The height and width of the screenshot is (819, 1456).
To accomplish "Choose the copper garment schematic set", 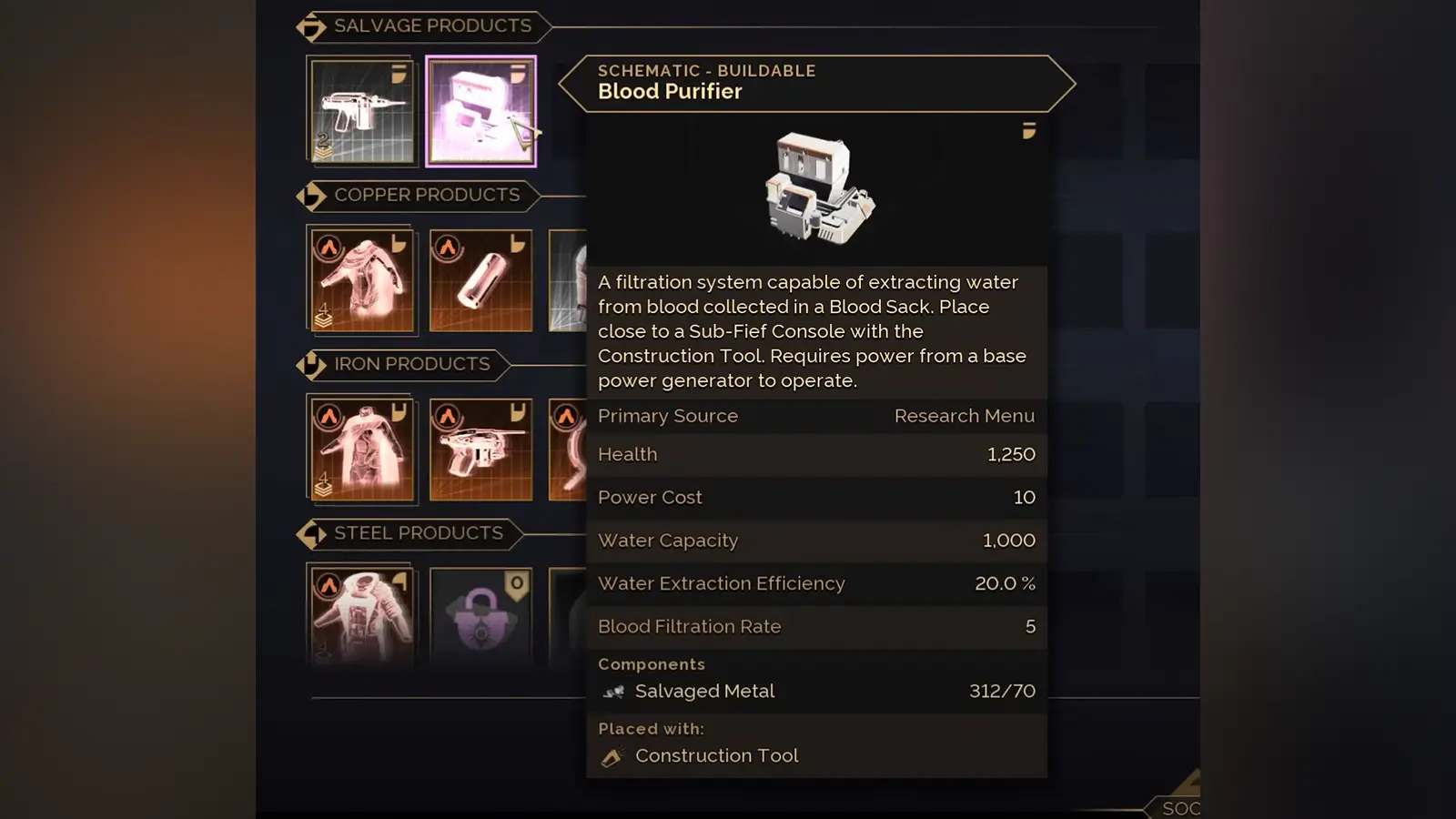I will click(x=362, y=280).
